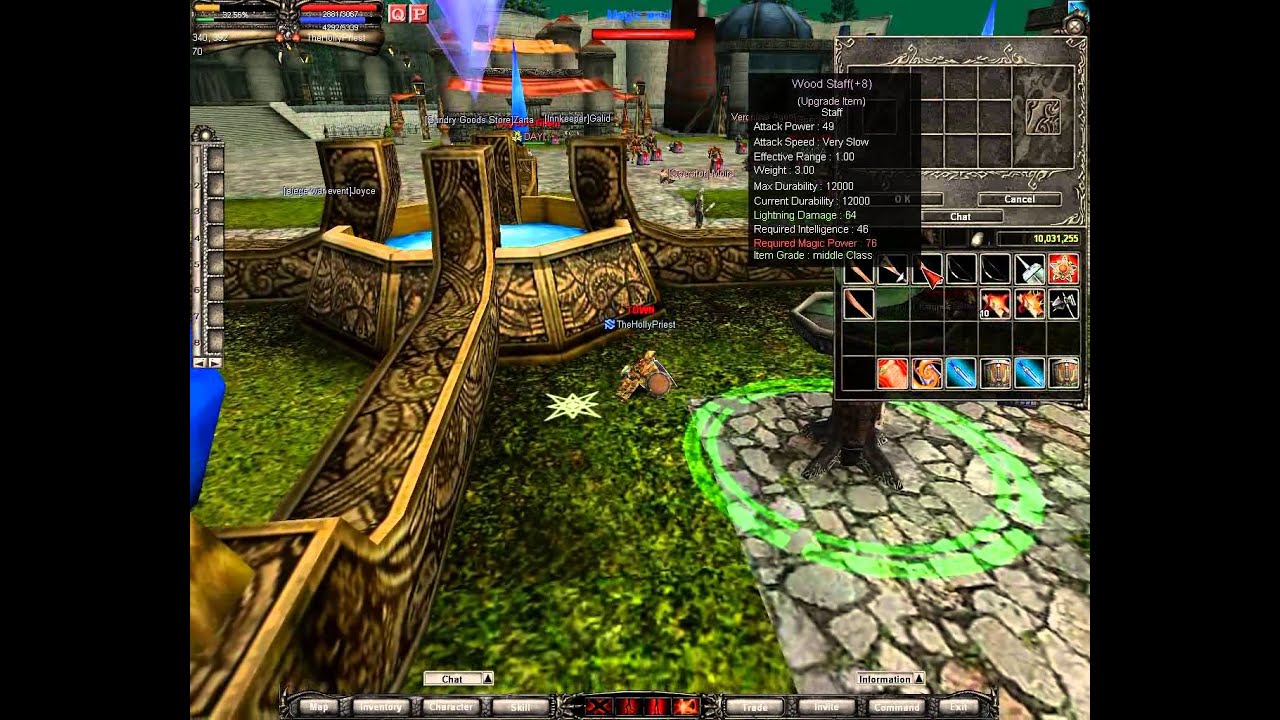Select the fire scroll stack of 10

point(994,304)
